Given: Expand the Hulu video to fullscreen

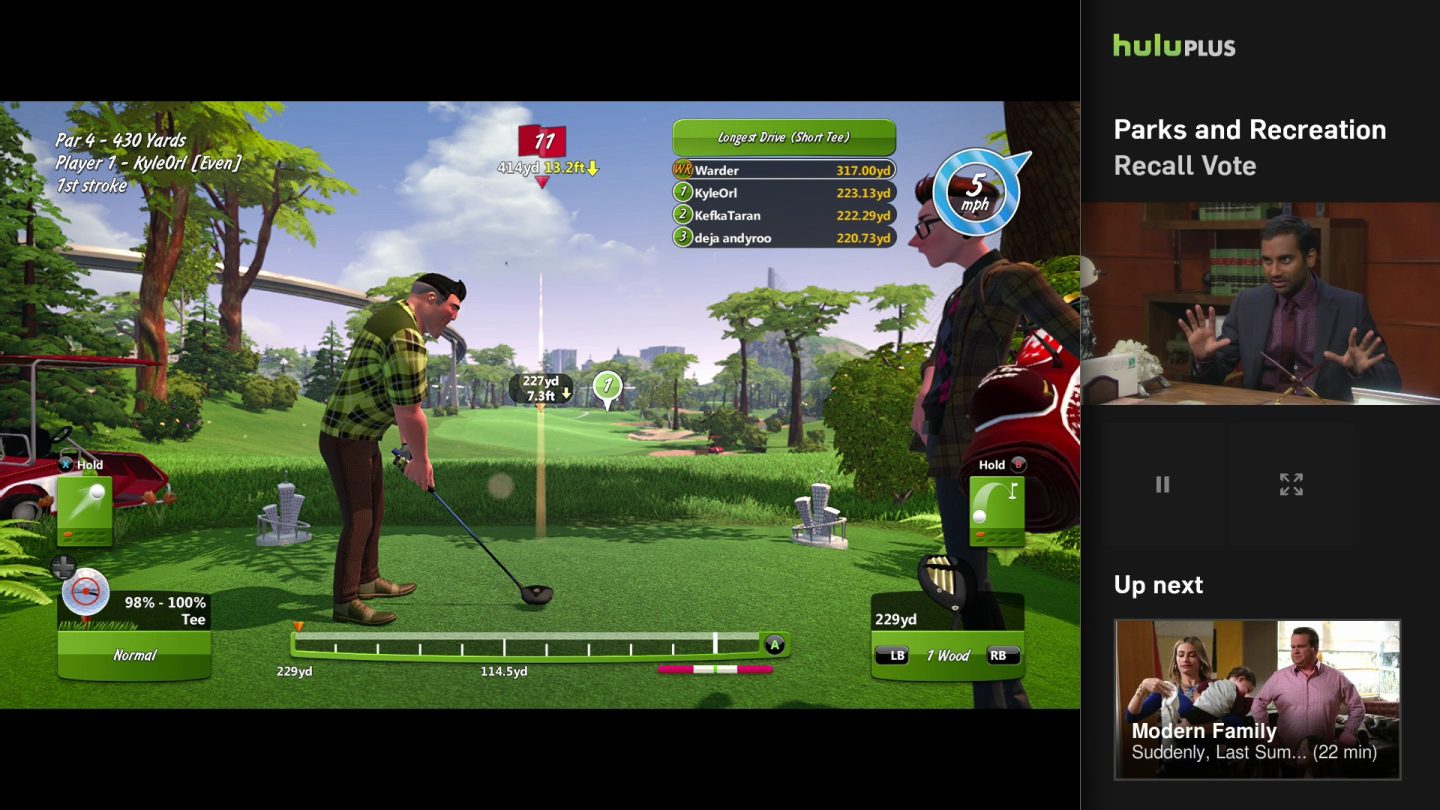Looking at the screenshot, I should coord(1292,484).
